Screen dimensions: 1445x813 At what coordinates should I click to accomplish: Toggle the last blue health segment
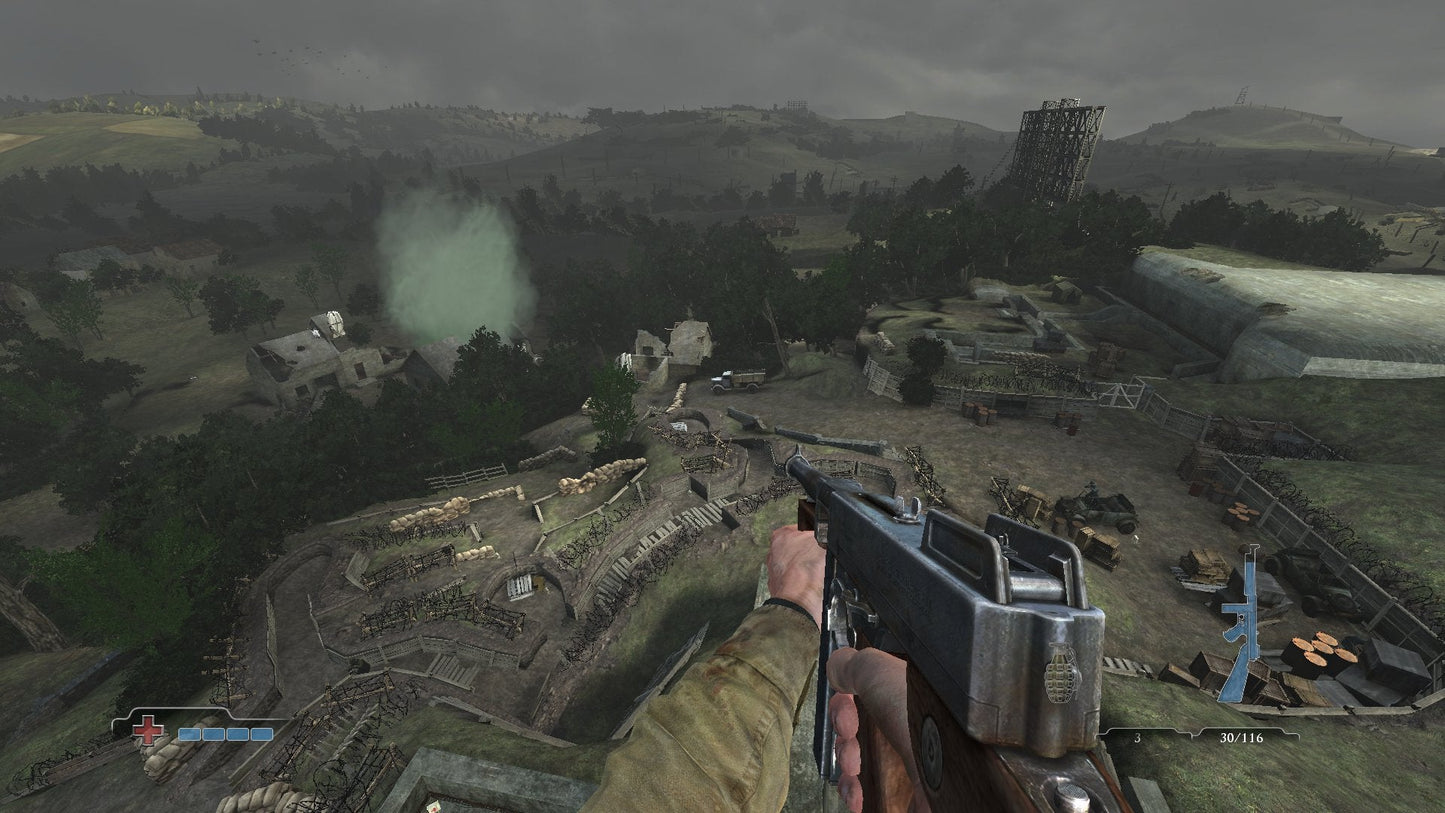pos(262,733)
